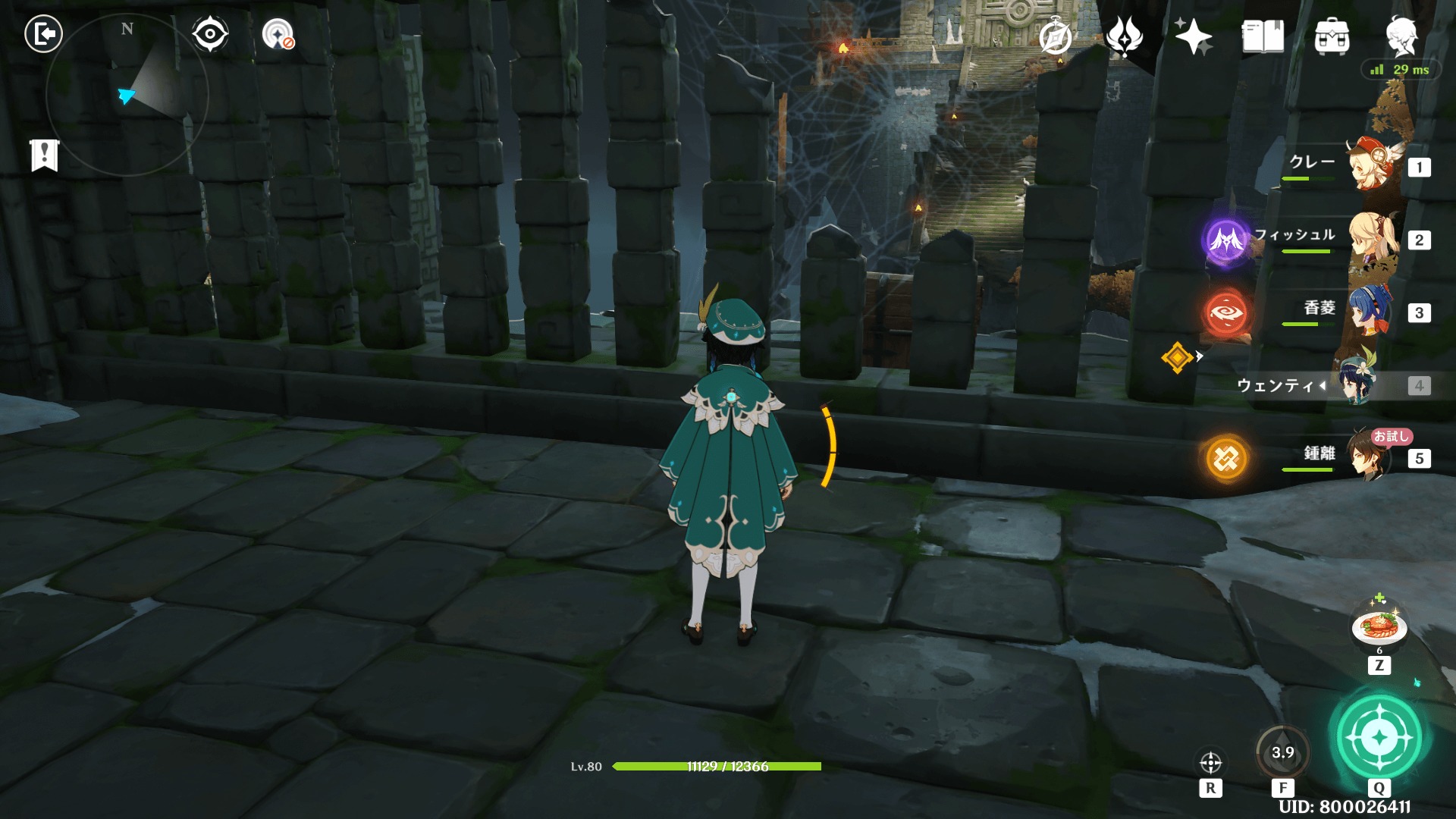Open the character head profile menu
Screen dimensions: 1456x819
pos(1401,36)
